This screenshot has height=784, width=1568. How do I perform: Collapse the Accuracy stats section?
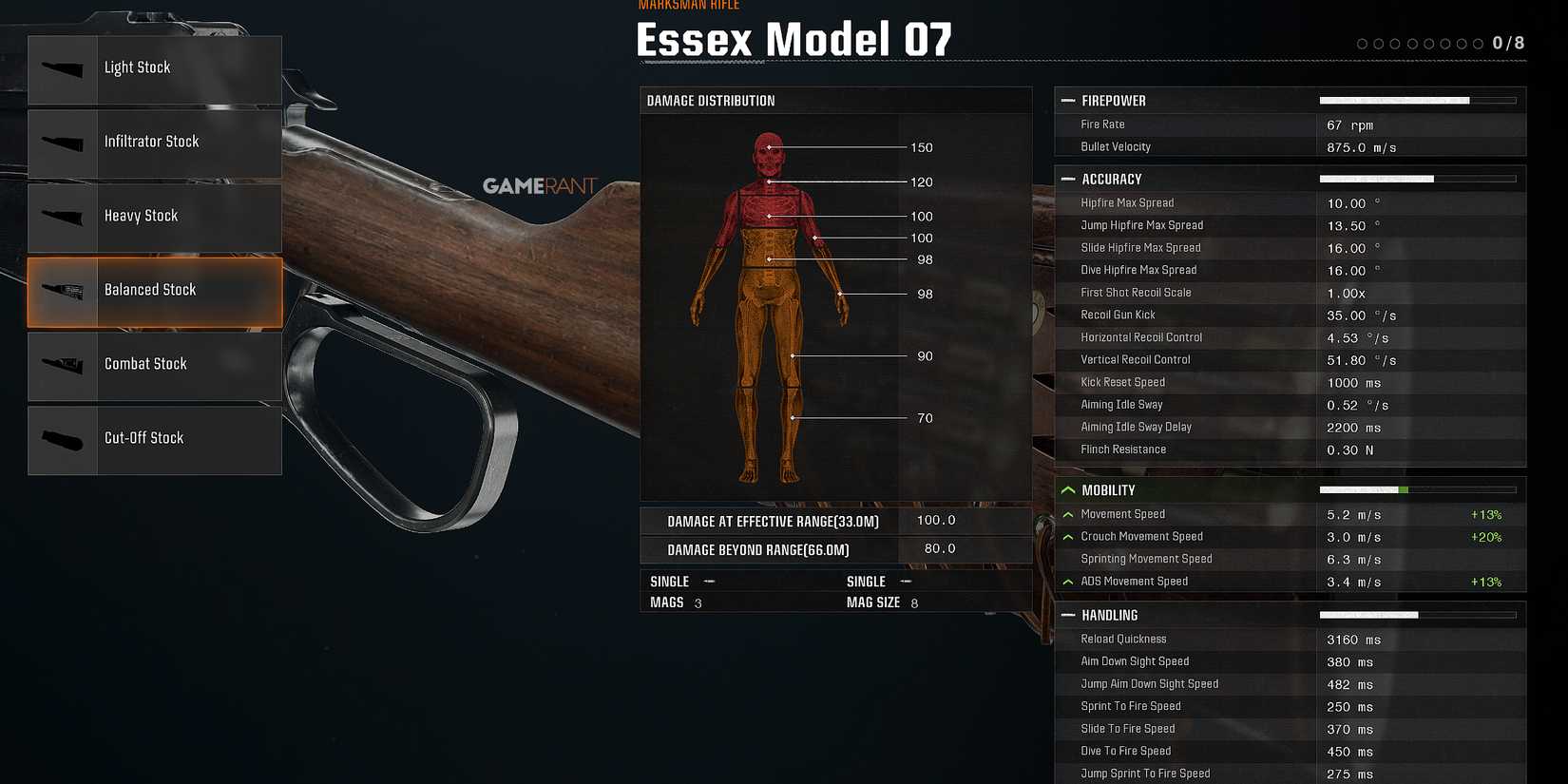1068,179
